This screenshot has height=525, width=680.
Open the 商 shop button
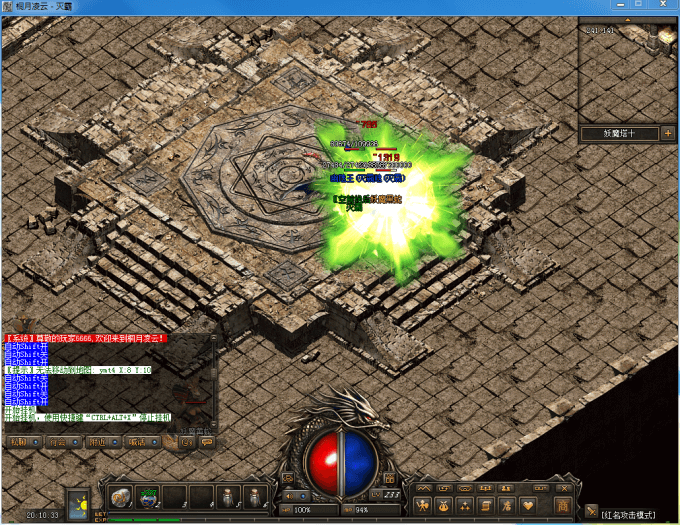pyautogui.click(x=563, y=505)
